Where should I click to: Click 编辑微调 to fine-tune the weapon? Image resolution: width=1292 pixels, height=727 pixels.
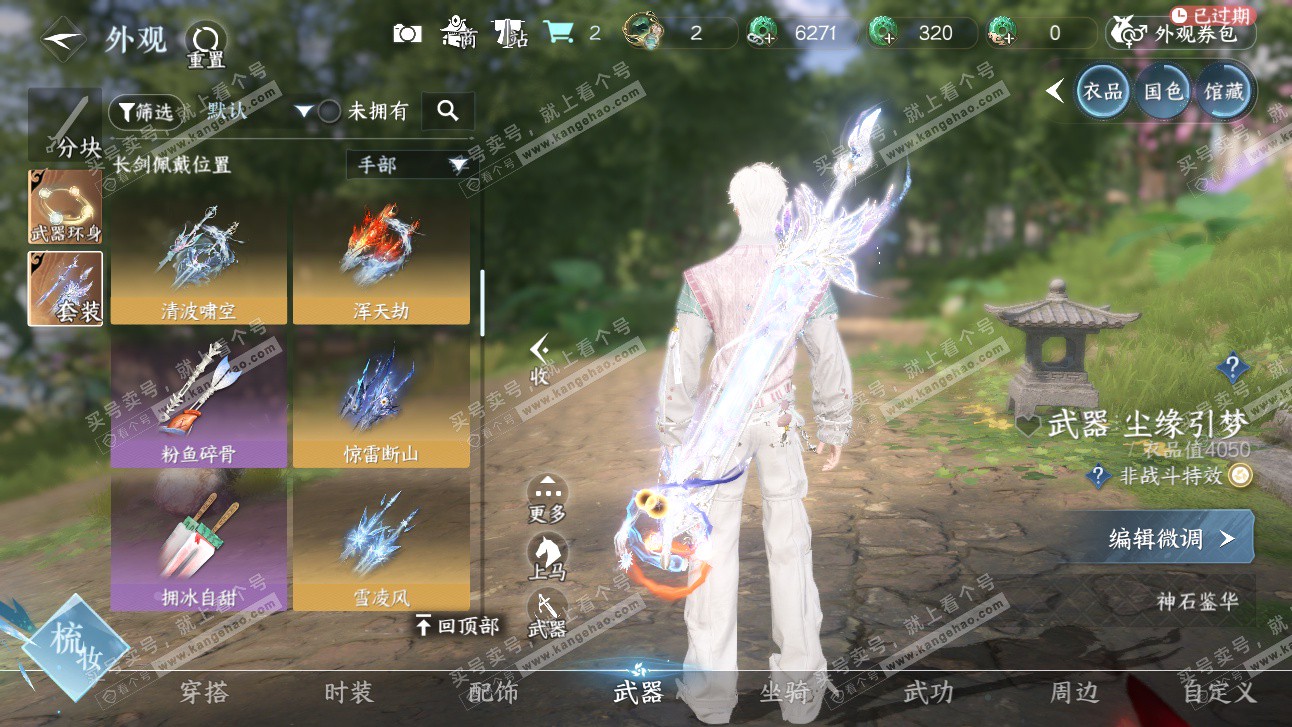[1168, 539]
